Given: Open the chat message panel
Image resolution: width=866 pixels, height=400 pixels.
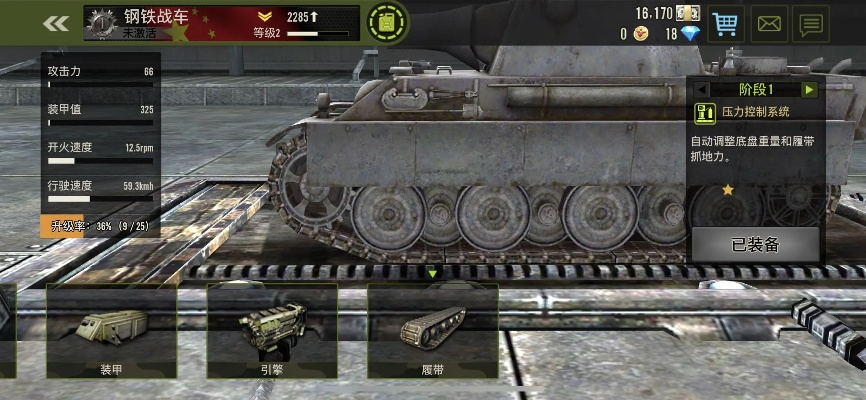Looking at the screenshot, I should point(811,23).
